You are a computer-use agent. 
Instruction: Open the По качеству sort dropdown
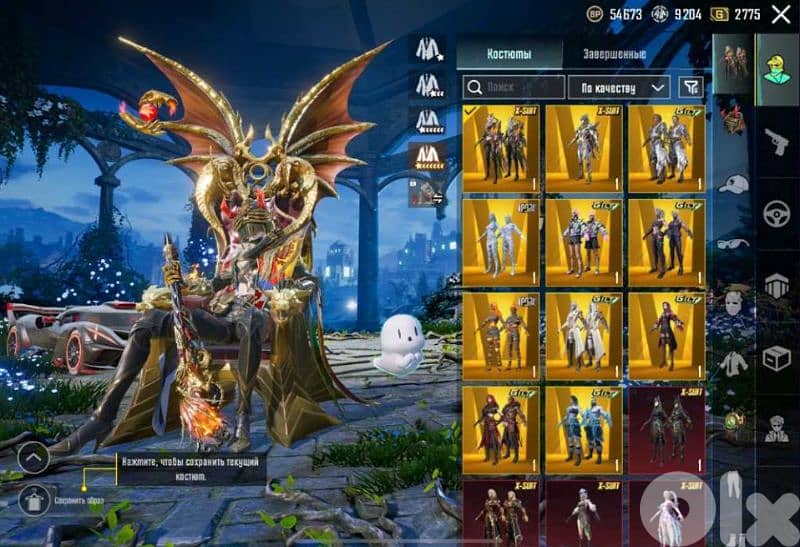[620, 87]
